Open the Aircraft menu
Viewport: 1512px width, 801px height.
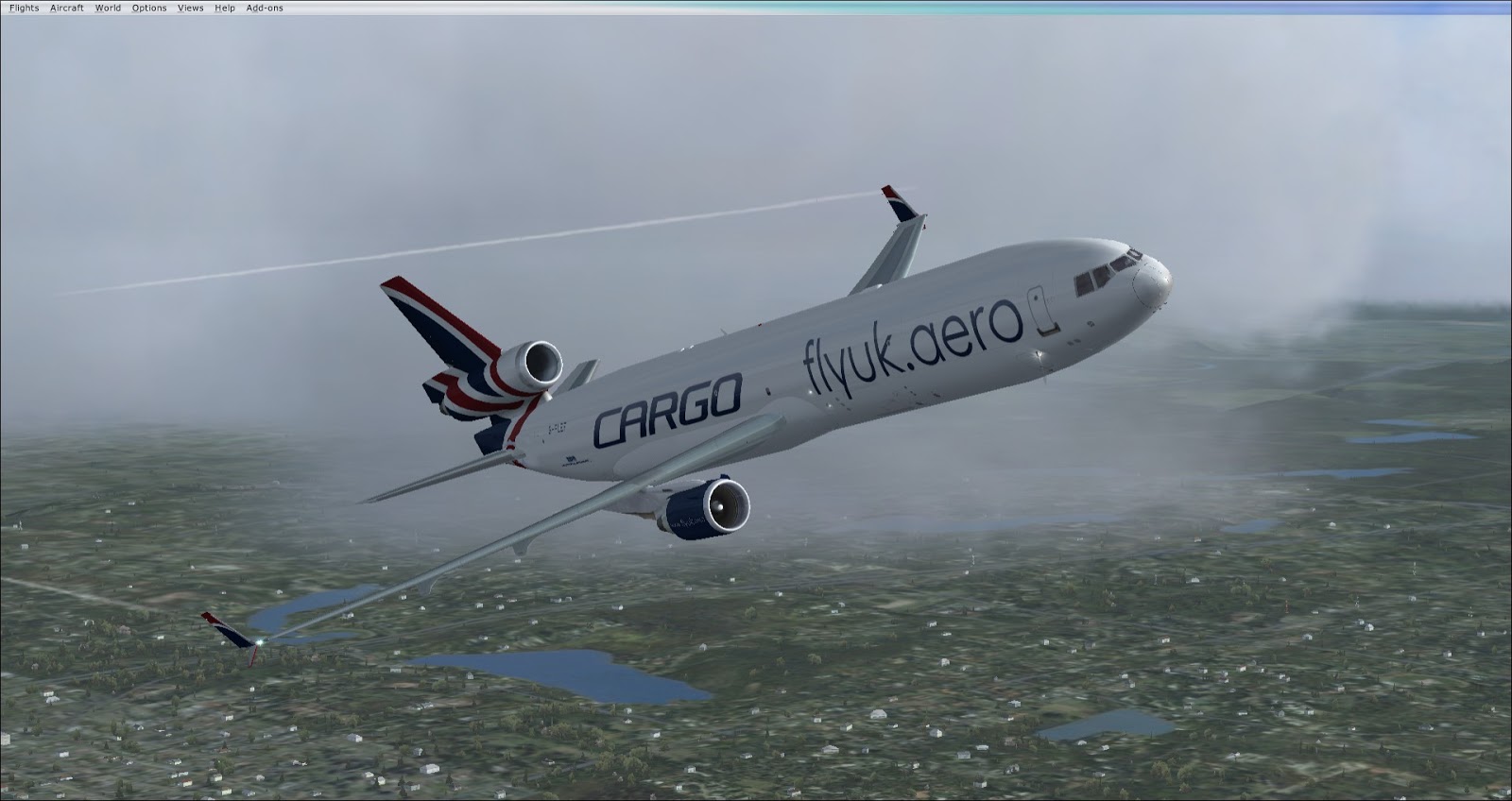click(x=66, y=8)
